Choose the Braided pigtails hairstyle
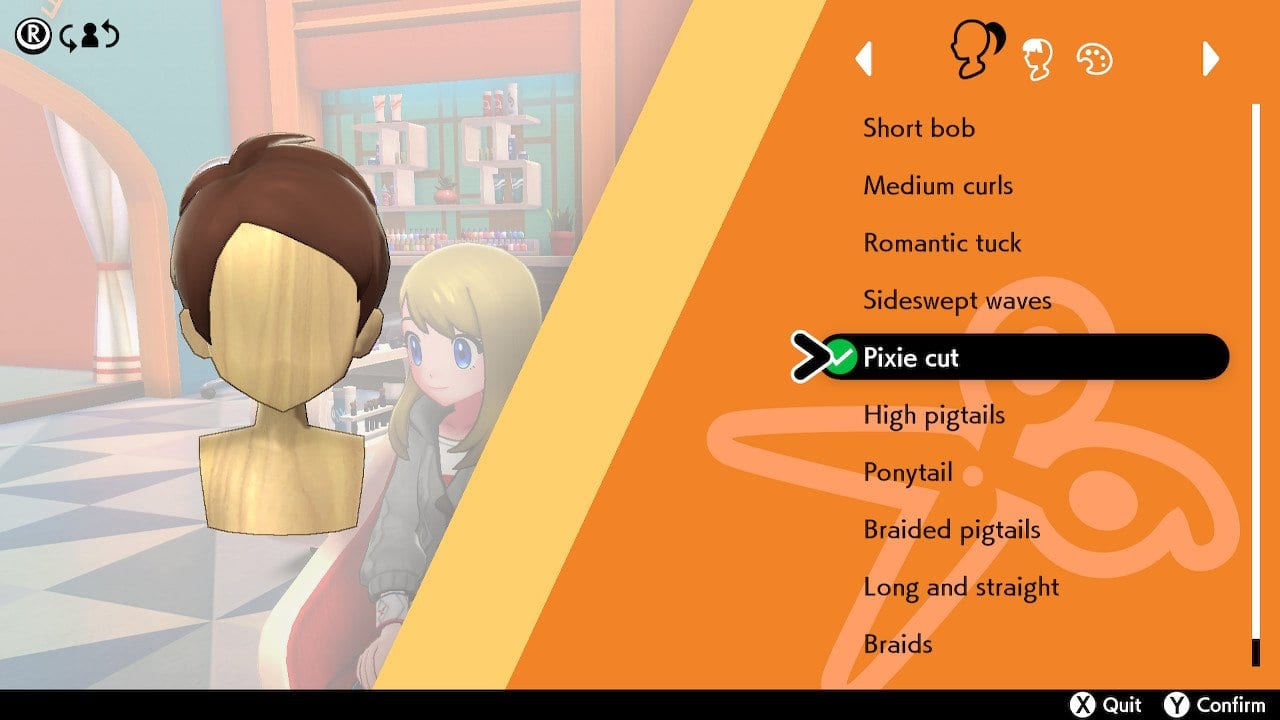Image resolution: width=1280 pixels, height=720 pixels. [x=950, y=529]
